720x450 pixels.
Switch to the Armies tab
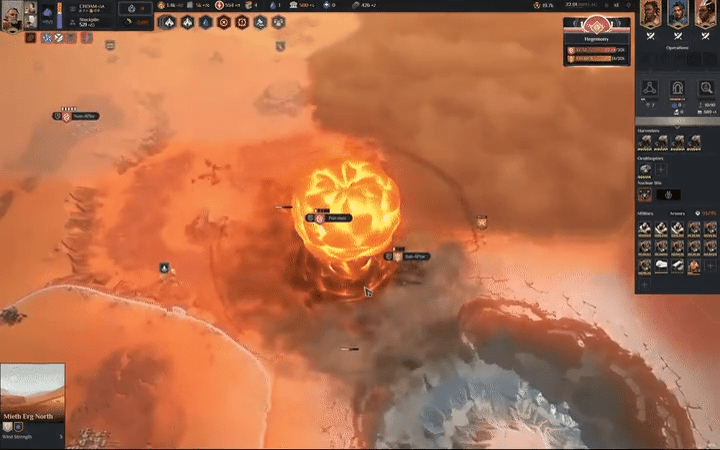click(677, 213)
